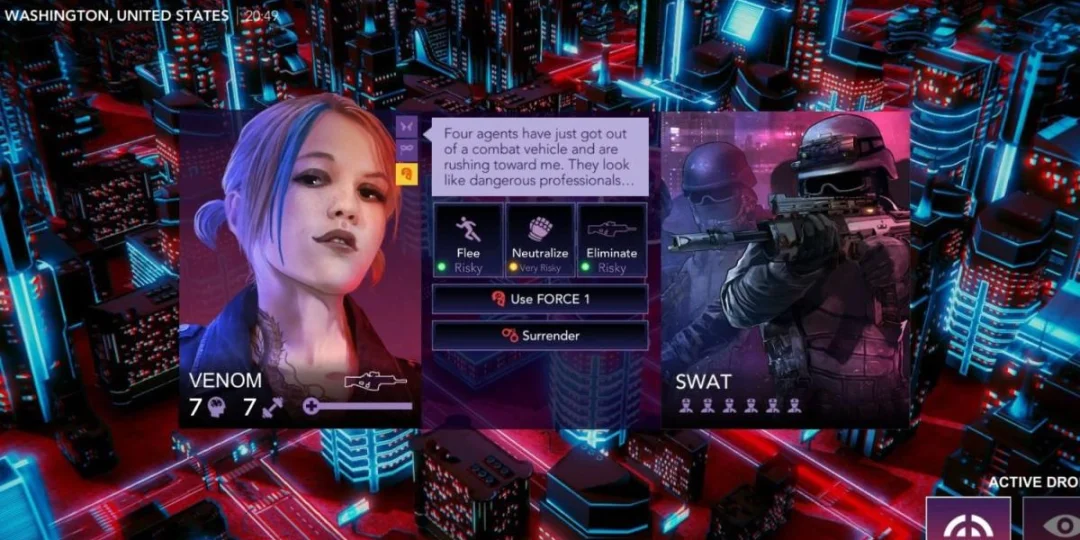1080x540 pixels.
Task: Select the eye surveillance drone
Action: [1055, 520]
